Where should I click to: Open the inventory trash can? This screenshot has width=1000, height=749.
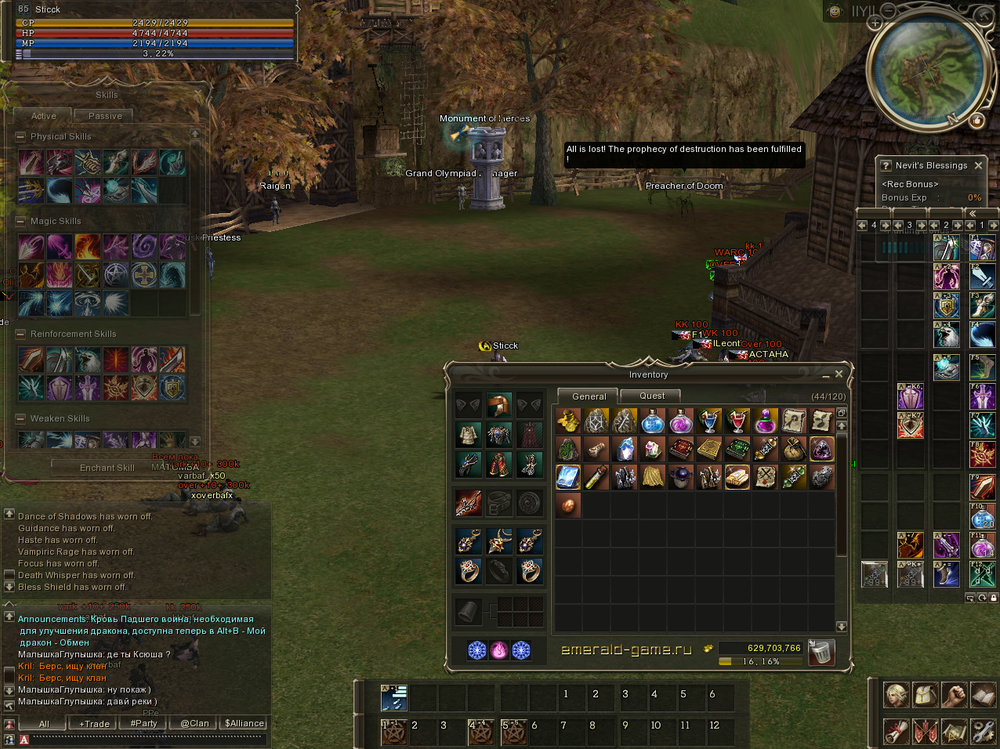pyautogui.click(x=821, y=652)
